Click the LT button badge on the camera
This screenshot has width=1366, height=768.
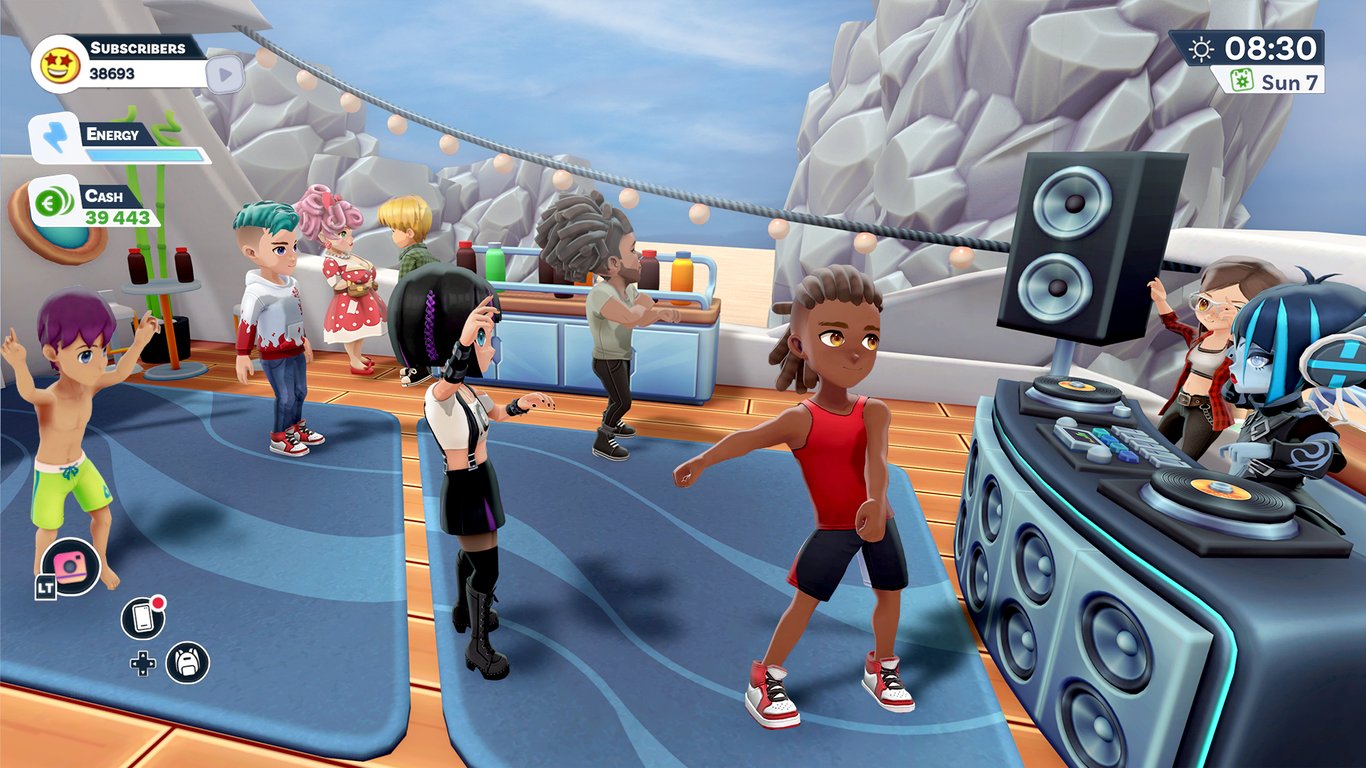coord(47,585)
